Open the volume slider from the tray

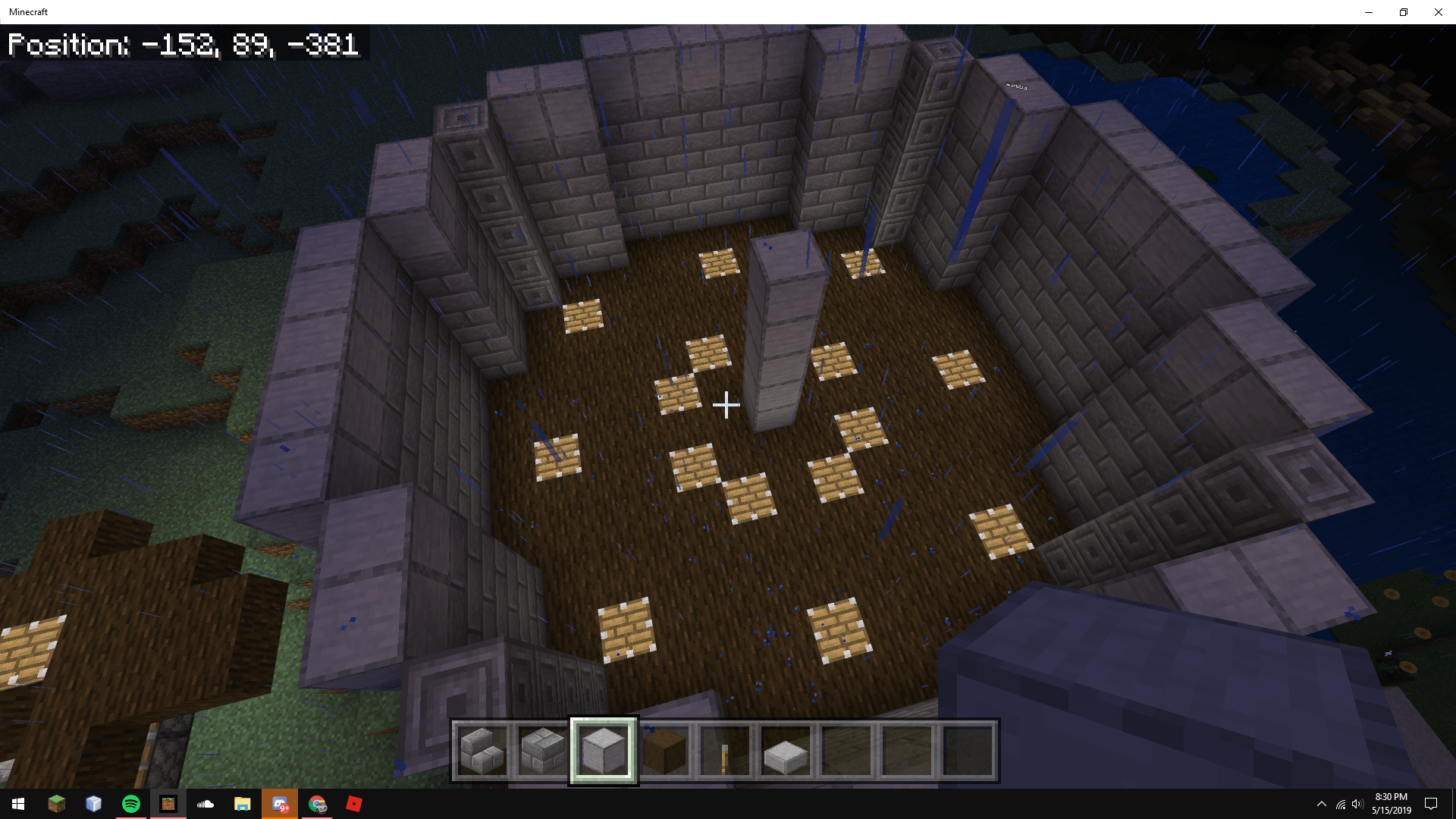point(1356,804)
